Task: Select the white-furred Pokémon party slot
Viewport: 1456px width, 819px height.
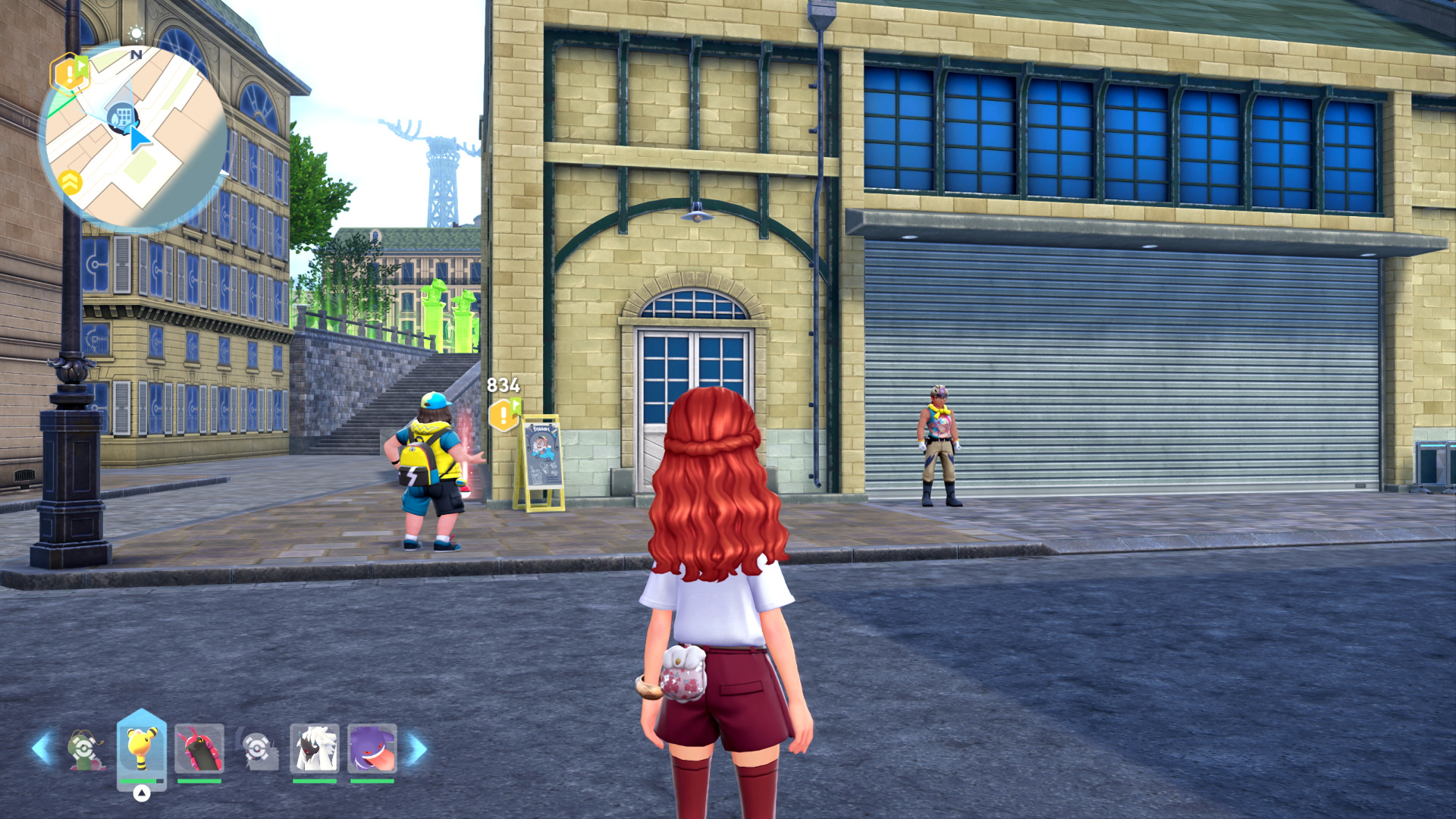Action: pos(315,748)
